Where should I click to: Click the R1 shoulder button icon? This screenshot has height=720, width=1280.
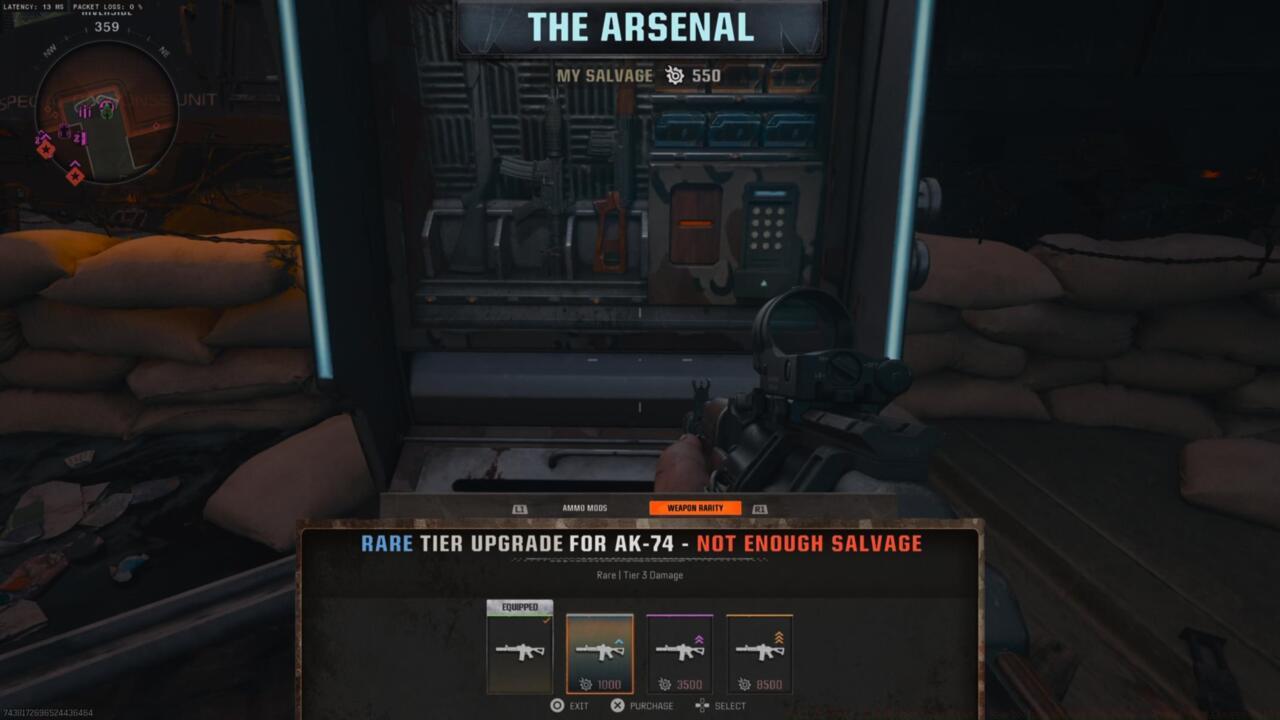[x=759, y=508]
